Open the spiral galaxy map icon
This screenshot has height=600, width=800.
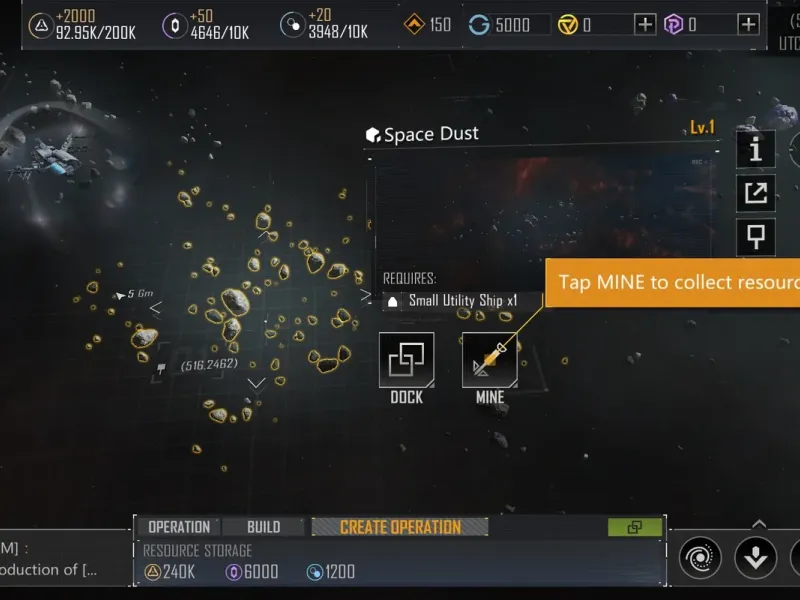click(x=700, y=558)
